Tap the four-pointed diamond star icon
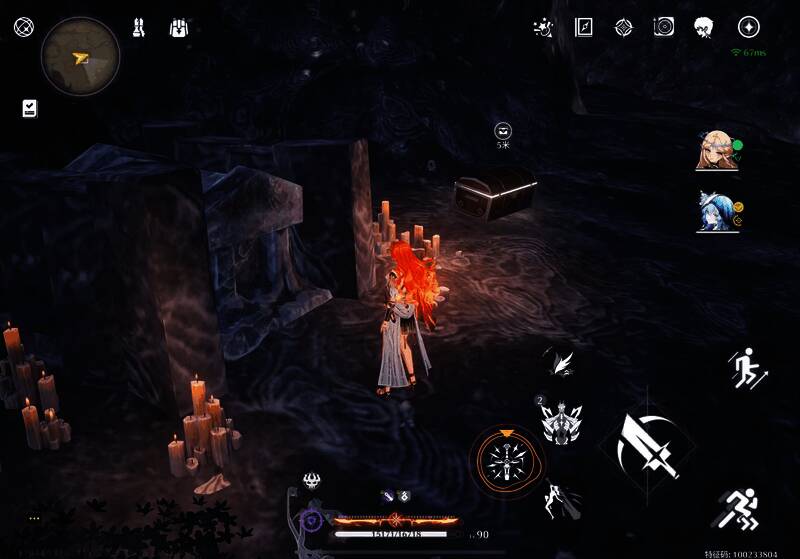This screenshot has height=559, width=800. [623, 27]
